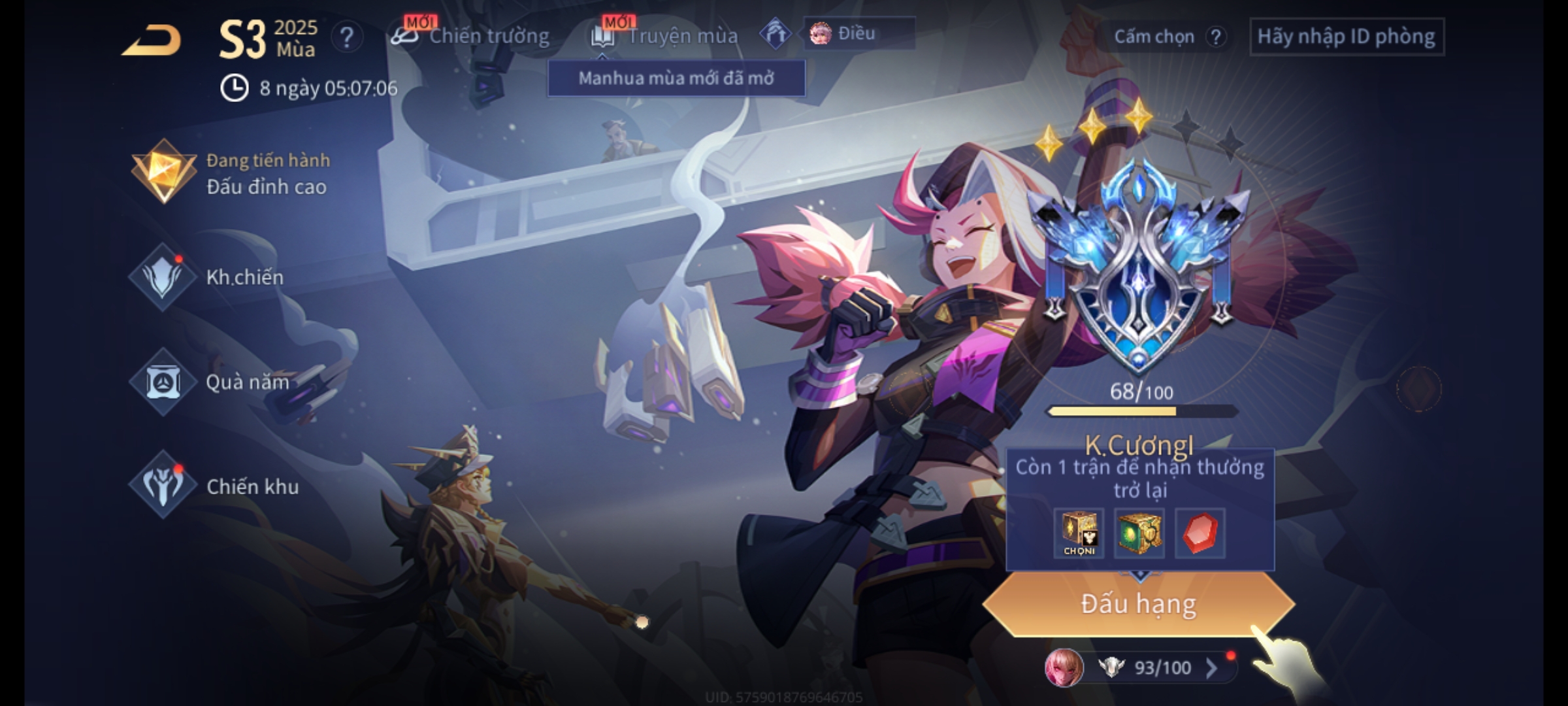
Task: Go back using the return arrow
Action: pos(152,41)
